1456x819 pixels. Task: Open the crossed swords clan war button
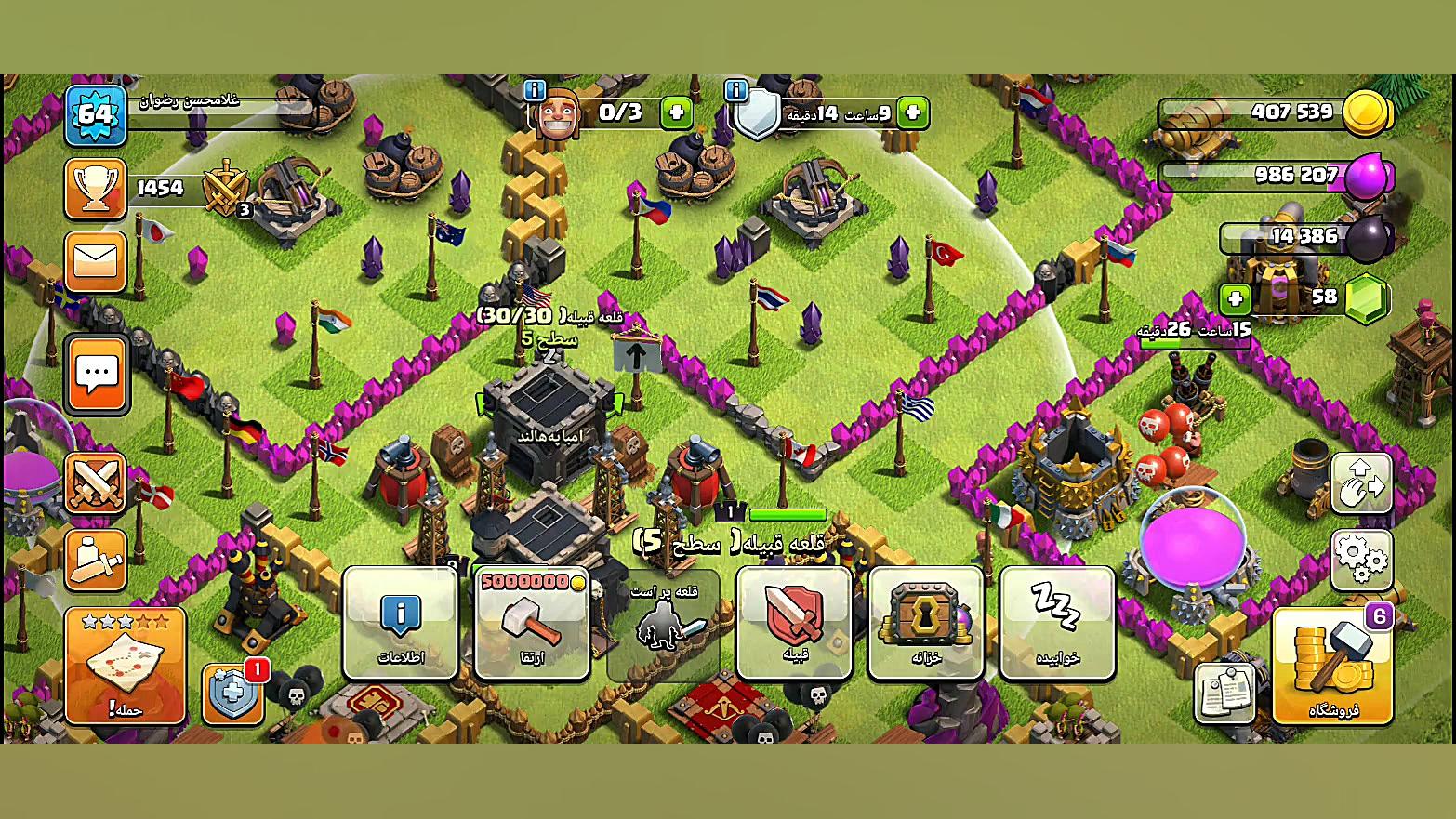(96, 483)
